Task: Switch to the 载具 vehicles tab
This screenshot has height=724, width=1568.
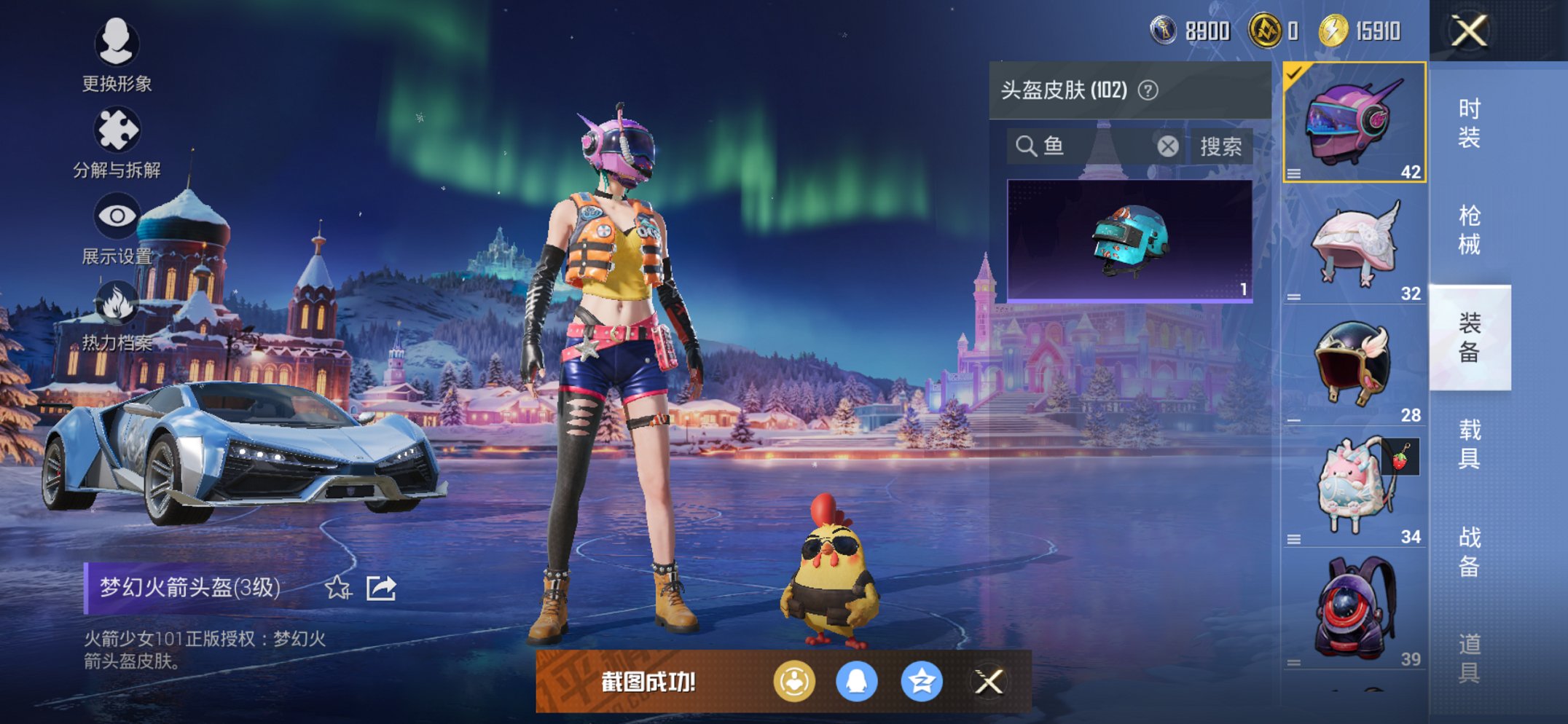Action: click(1469, 444)
